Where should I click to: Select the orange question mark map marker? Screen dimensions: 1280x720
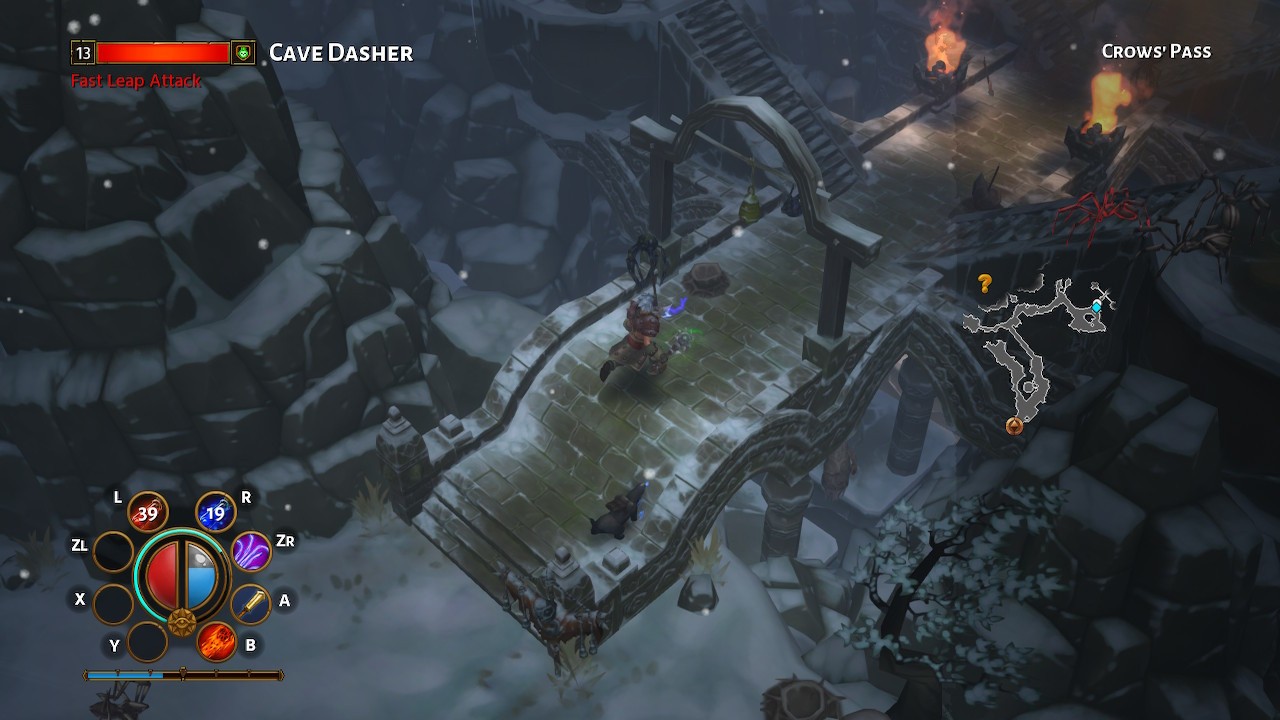pyautogui.click(x=985, y=284)
